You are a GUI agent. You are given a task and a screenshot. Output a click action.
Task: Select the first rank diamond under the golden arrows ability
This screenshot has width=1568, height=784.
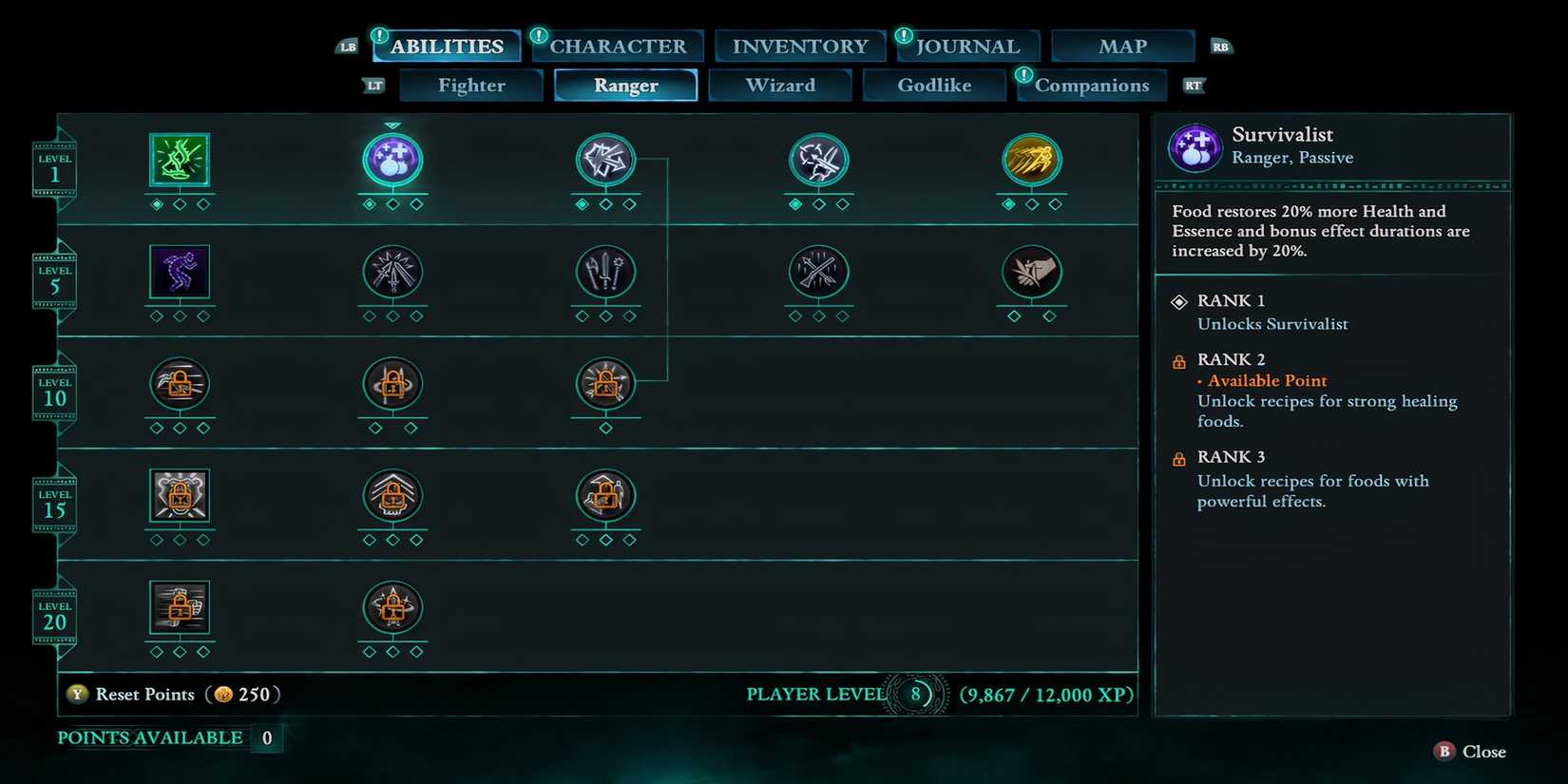(1010, 202)
